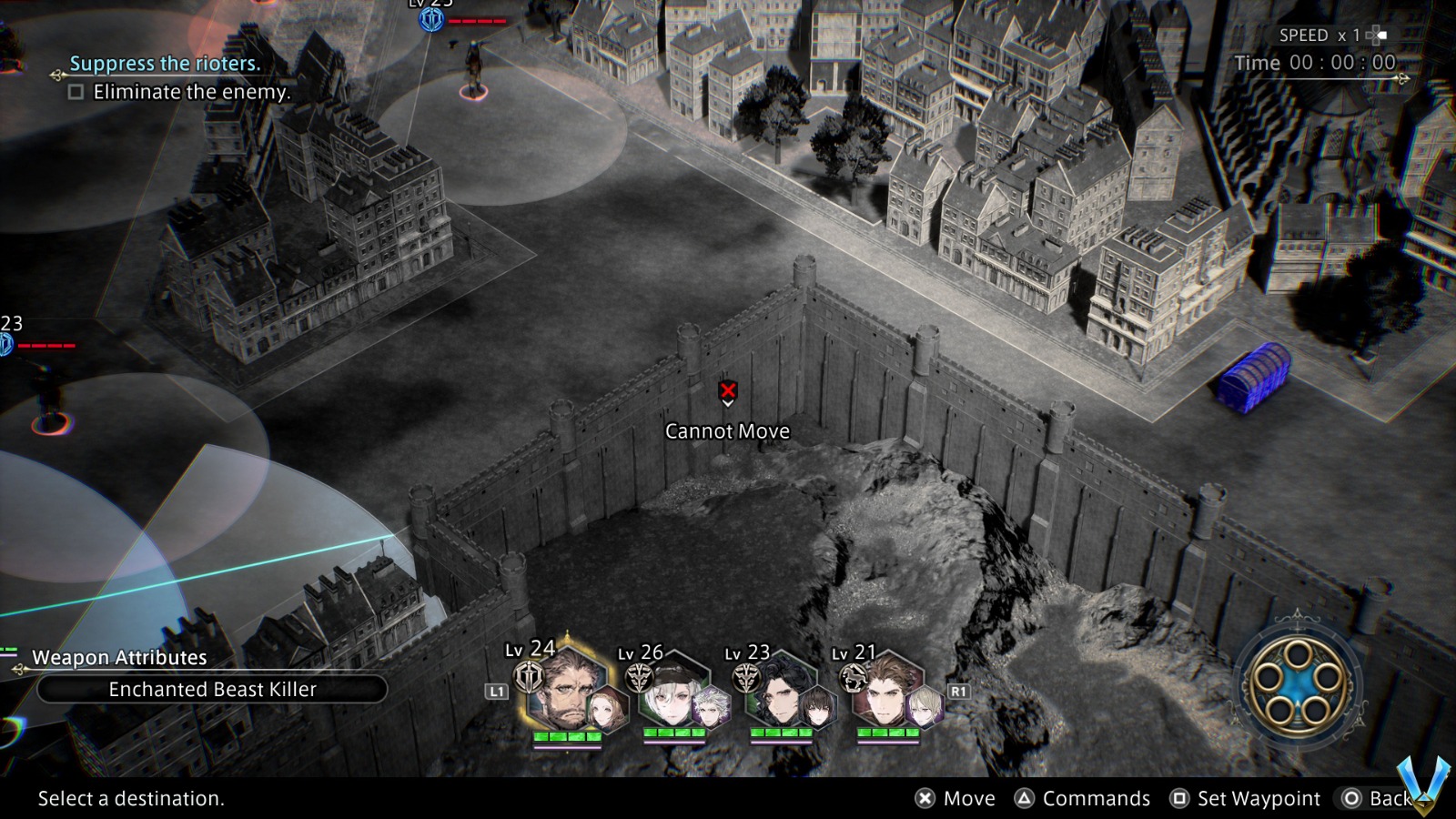Click the Cannot Move destination marker
1456x819 pixels.
(728, 392)
